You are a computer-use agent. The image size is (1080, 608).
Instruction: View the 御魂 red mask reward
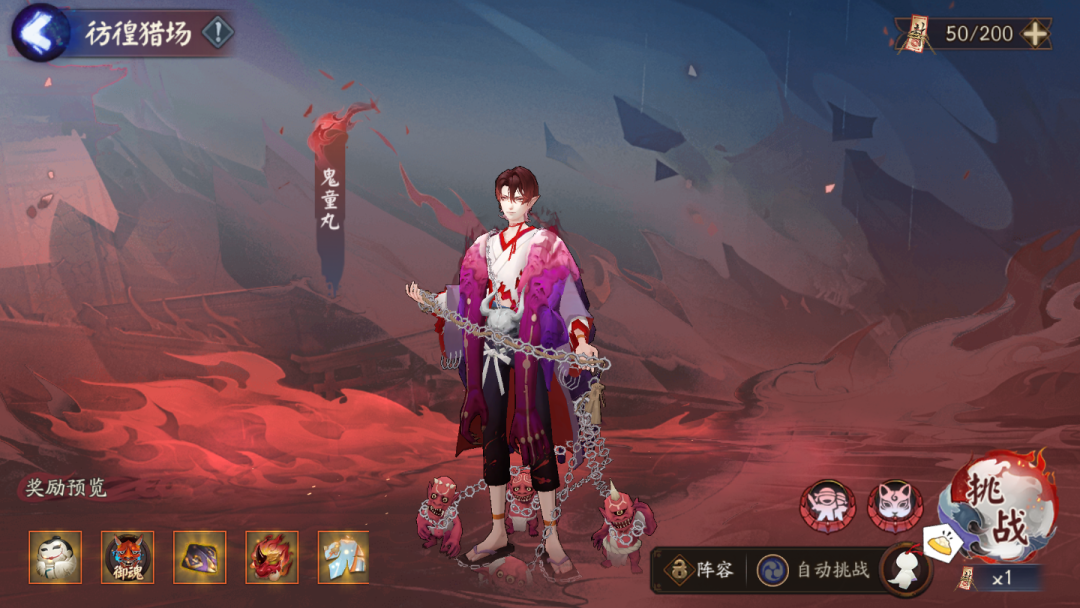point(127,557)
